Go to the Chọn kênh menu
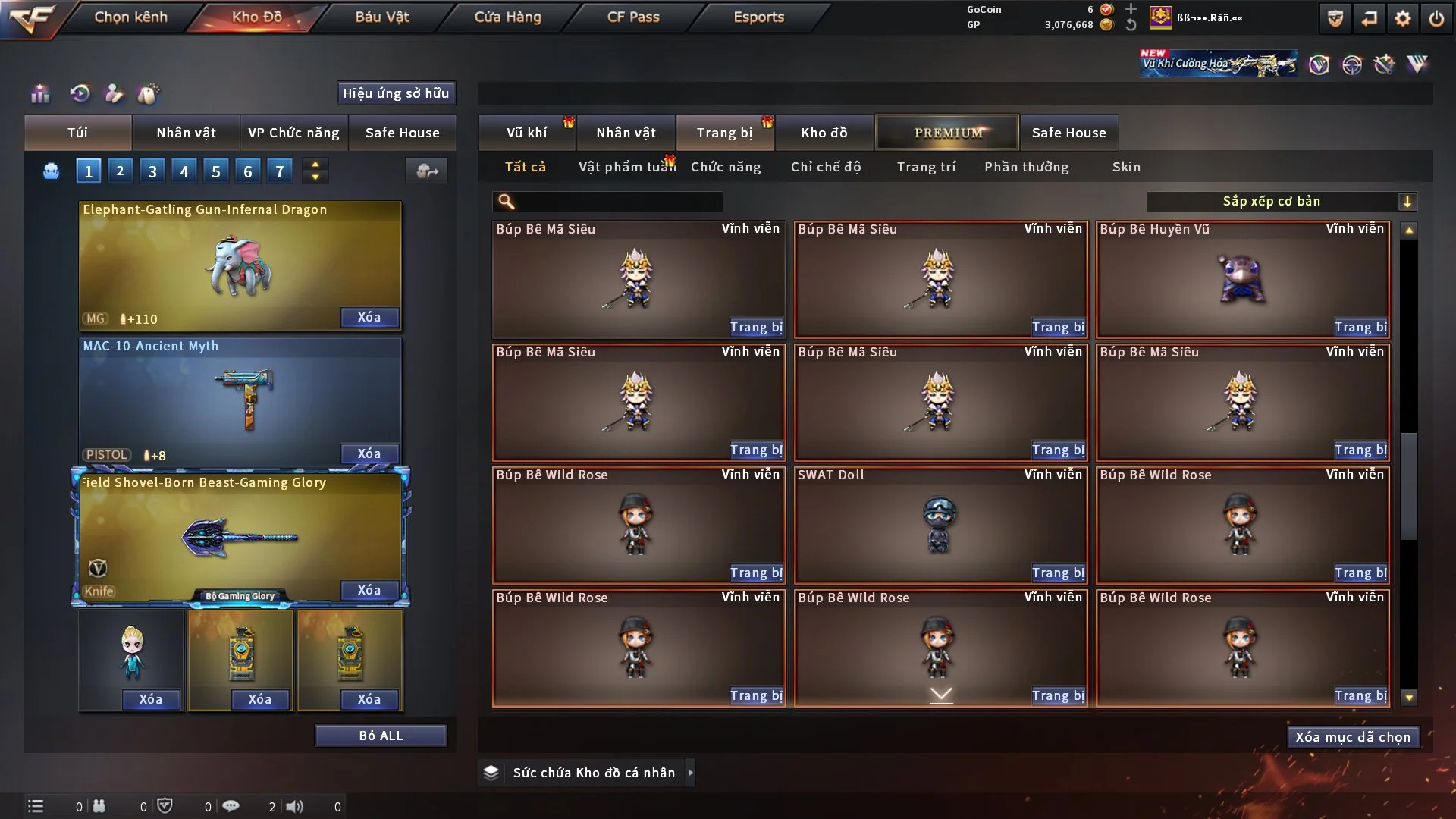1456x819 pixels. tap(130, 17)
